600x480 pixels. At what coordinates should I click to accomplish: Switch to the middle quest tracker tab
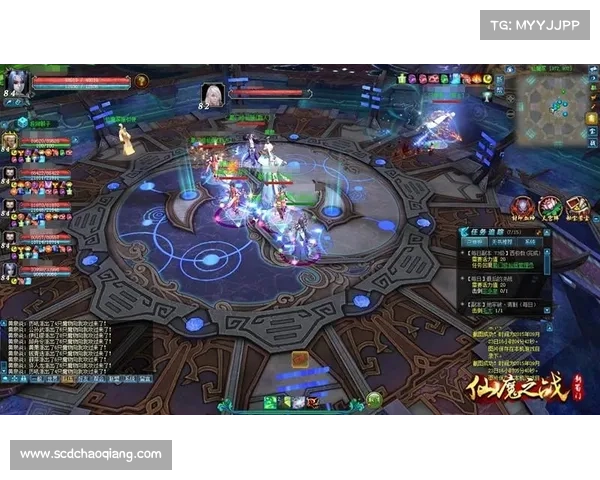coord(502,243)
